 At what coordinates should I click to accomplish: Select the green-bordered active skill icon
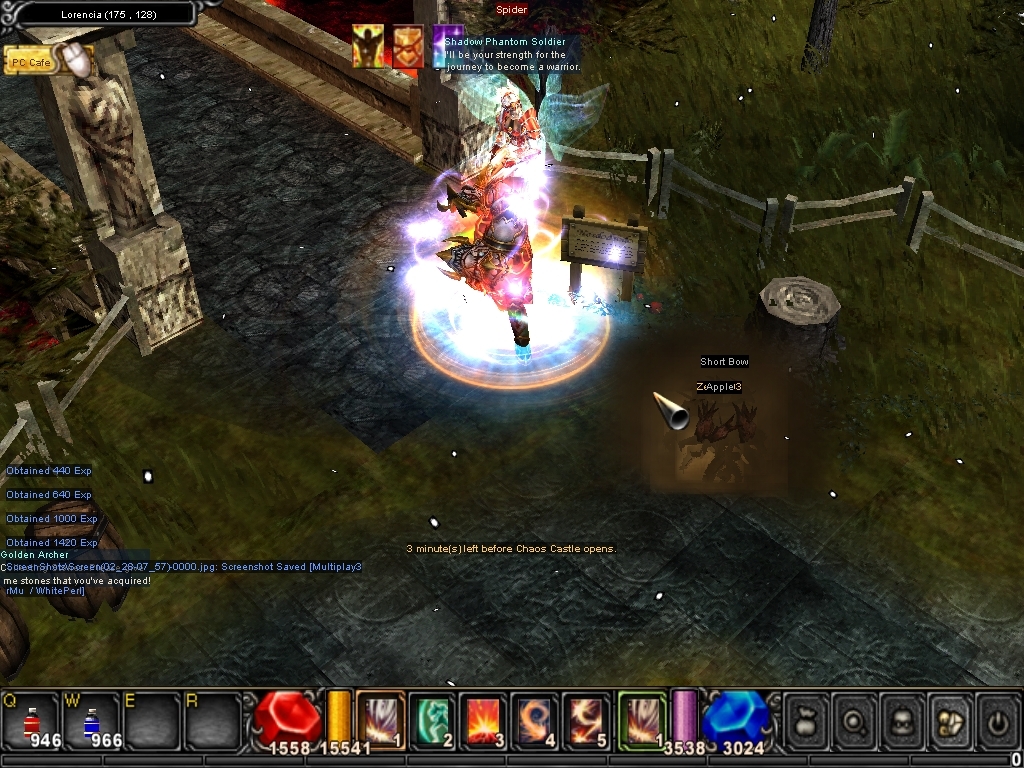642,719
